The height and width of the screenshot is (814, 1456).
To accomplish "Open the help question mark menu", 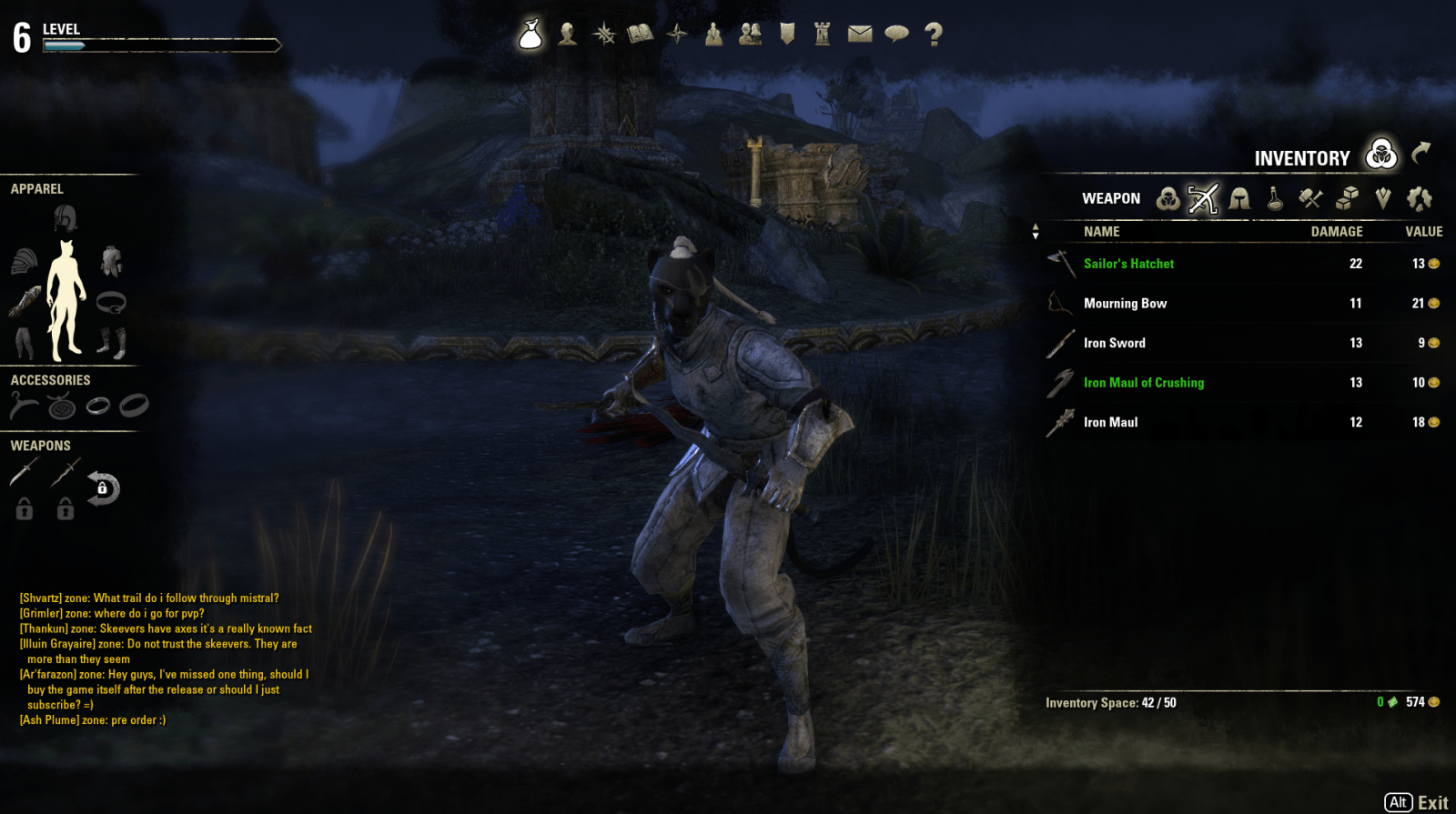I will pos(933,35).
